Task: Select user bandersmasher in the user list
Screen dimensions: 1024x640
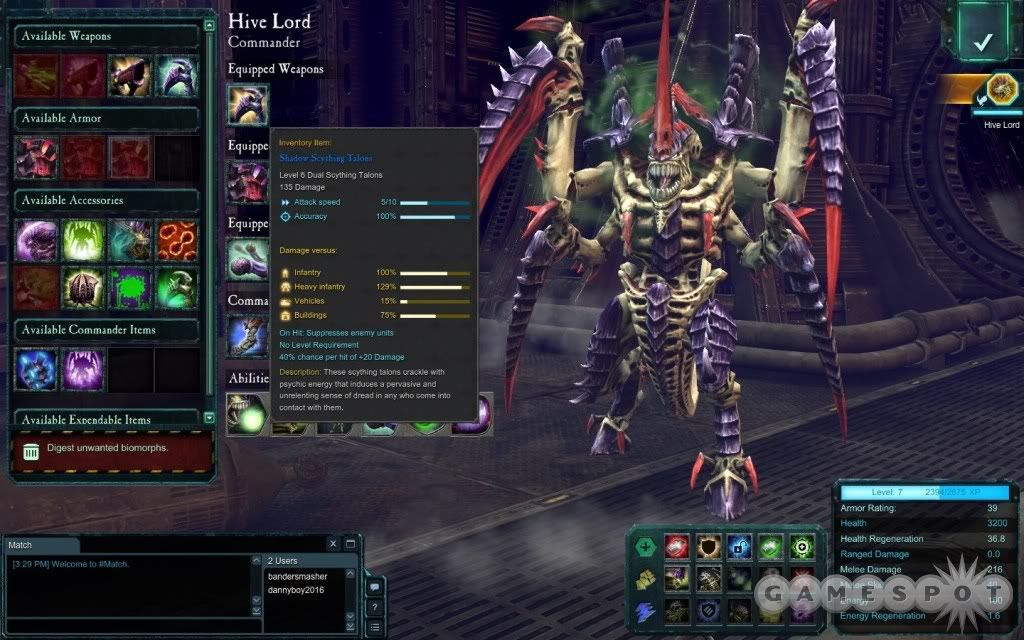Action: (298, 577)
